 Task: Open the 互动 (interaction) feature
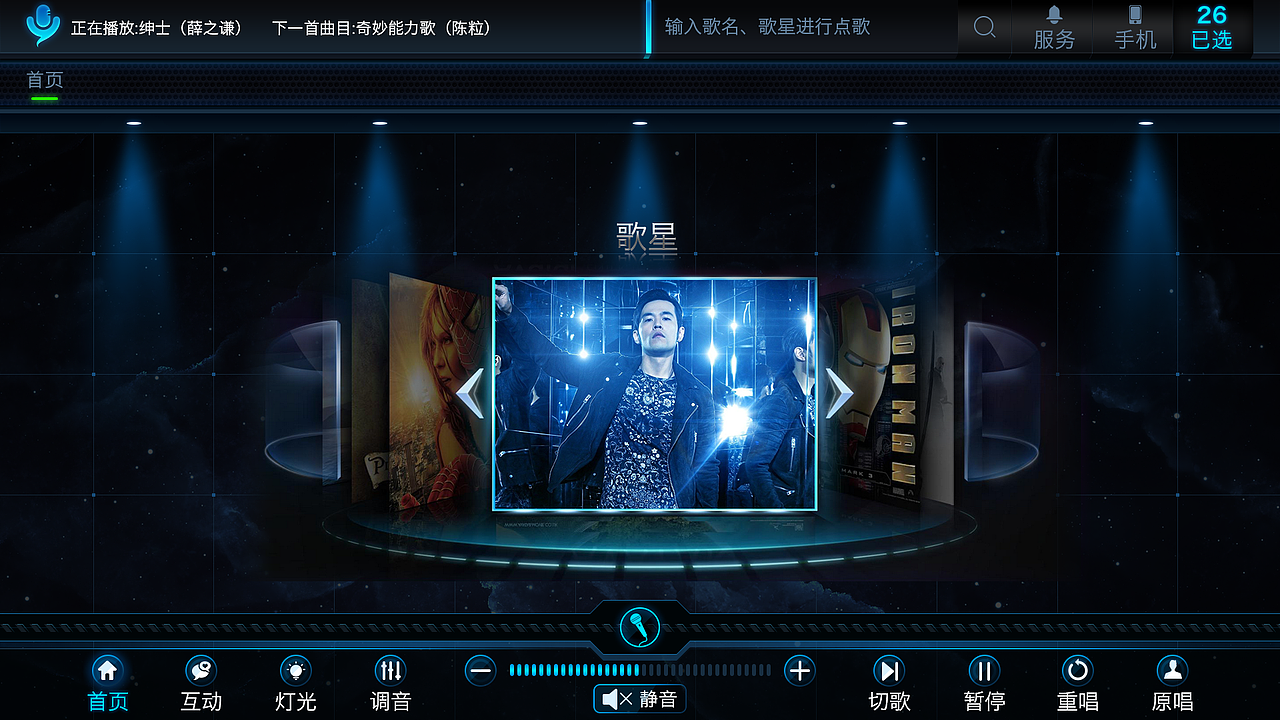(200, 680)
